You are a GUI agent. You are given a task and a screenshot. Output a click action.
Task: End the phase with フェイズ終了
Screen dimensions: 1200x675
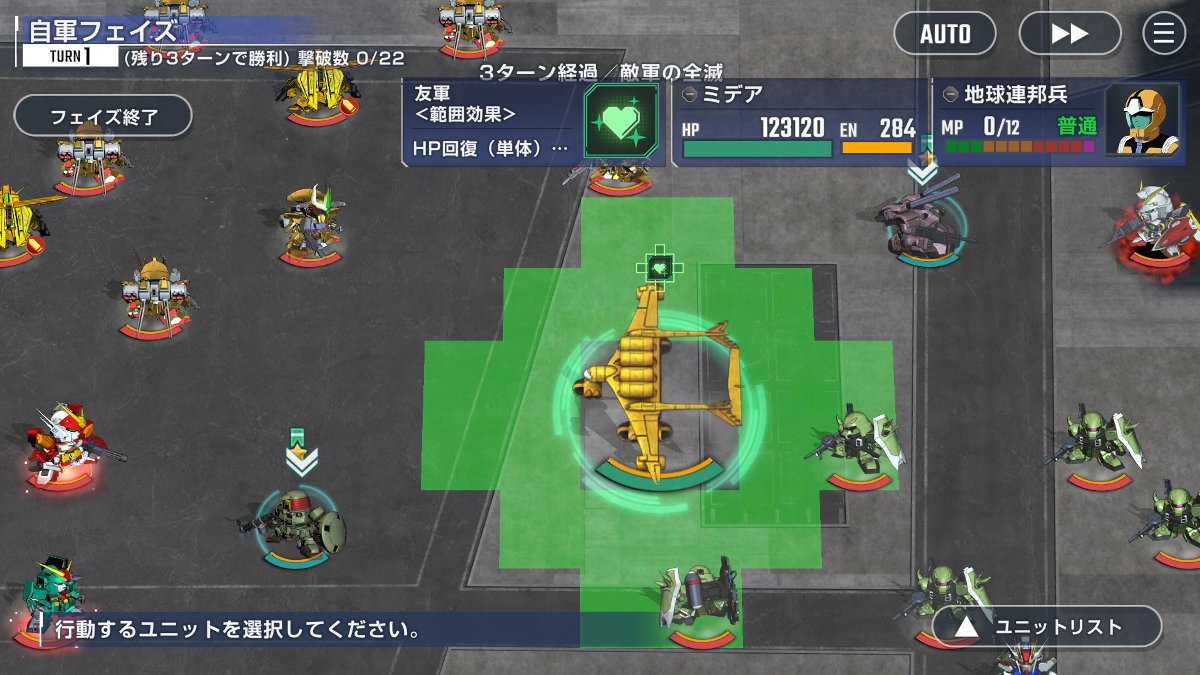[x=103, y=116]
